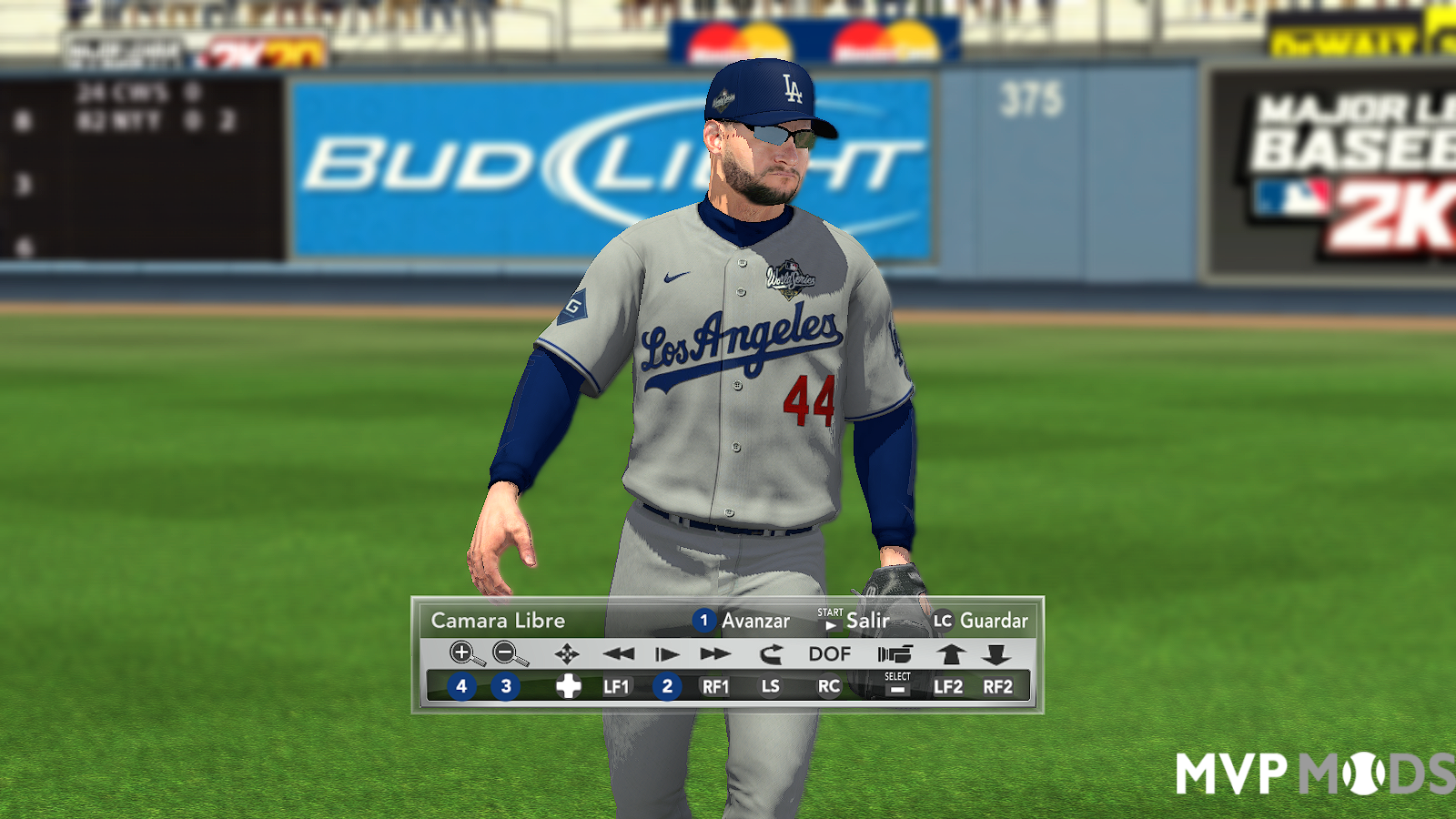Fast-forward the replay

click(715, 653)
